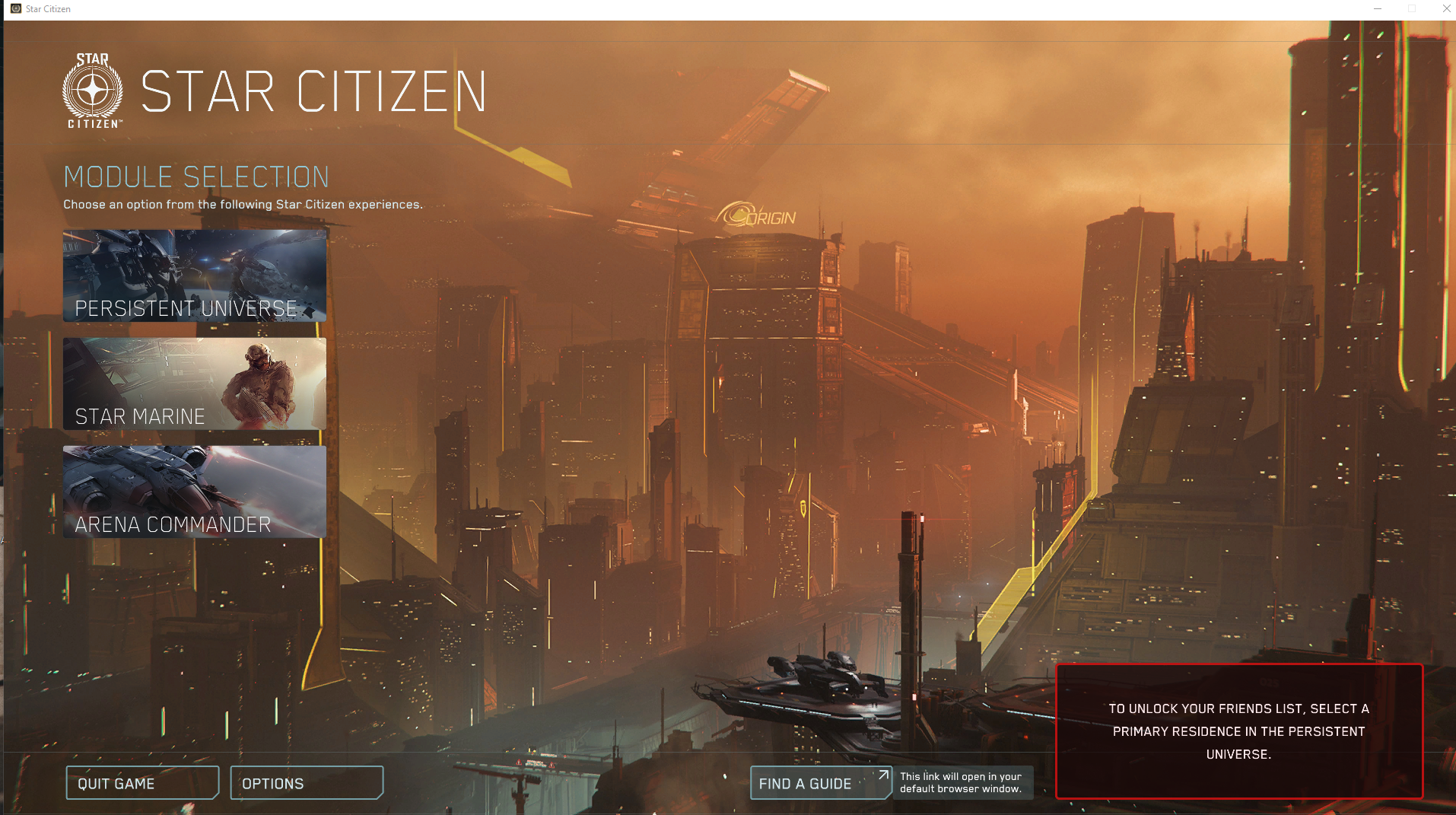
Task: Click the MODULE SELECTION heading
Action: 196,177
